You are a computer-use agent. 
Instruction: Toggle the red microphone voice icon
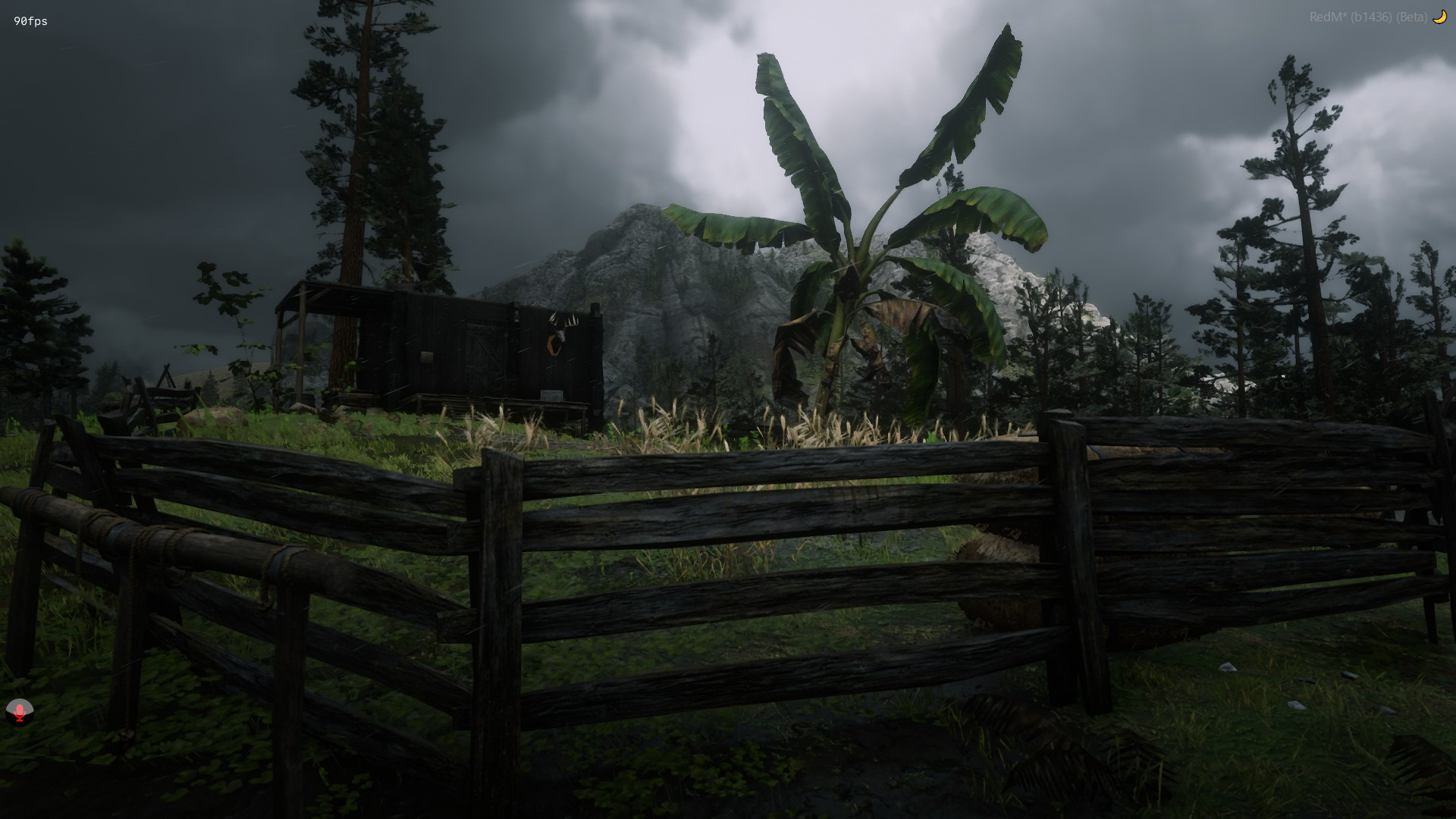19,711
